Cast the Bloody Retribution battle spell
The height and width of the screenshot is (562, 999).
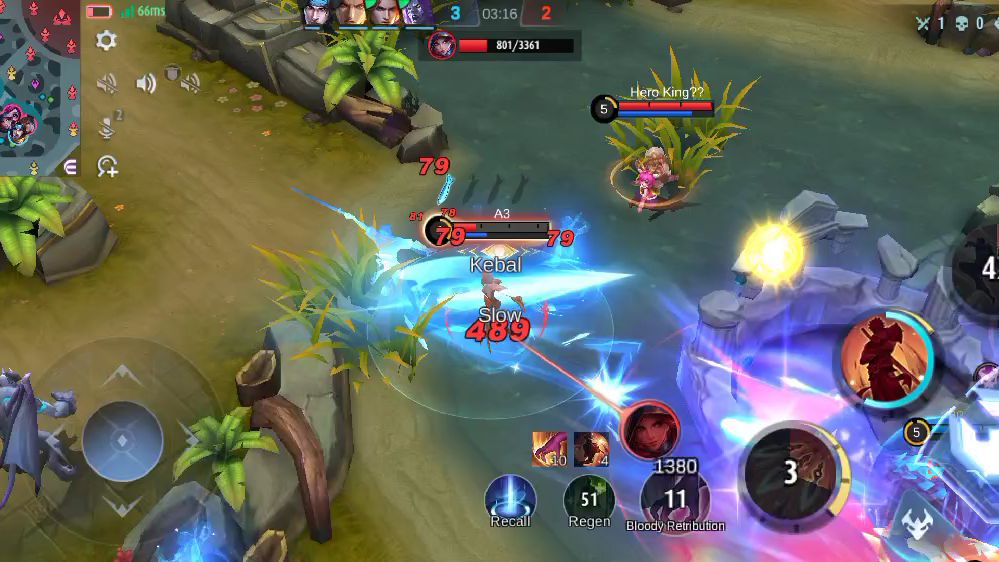pos(675,499)
